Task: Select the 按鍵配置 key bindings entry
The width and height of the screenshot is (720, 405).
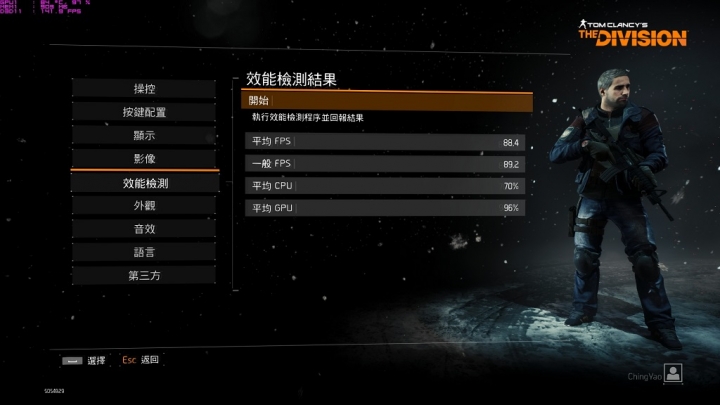Action: pos(144,112)
